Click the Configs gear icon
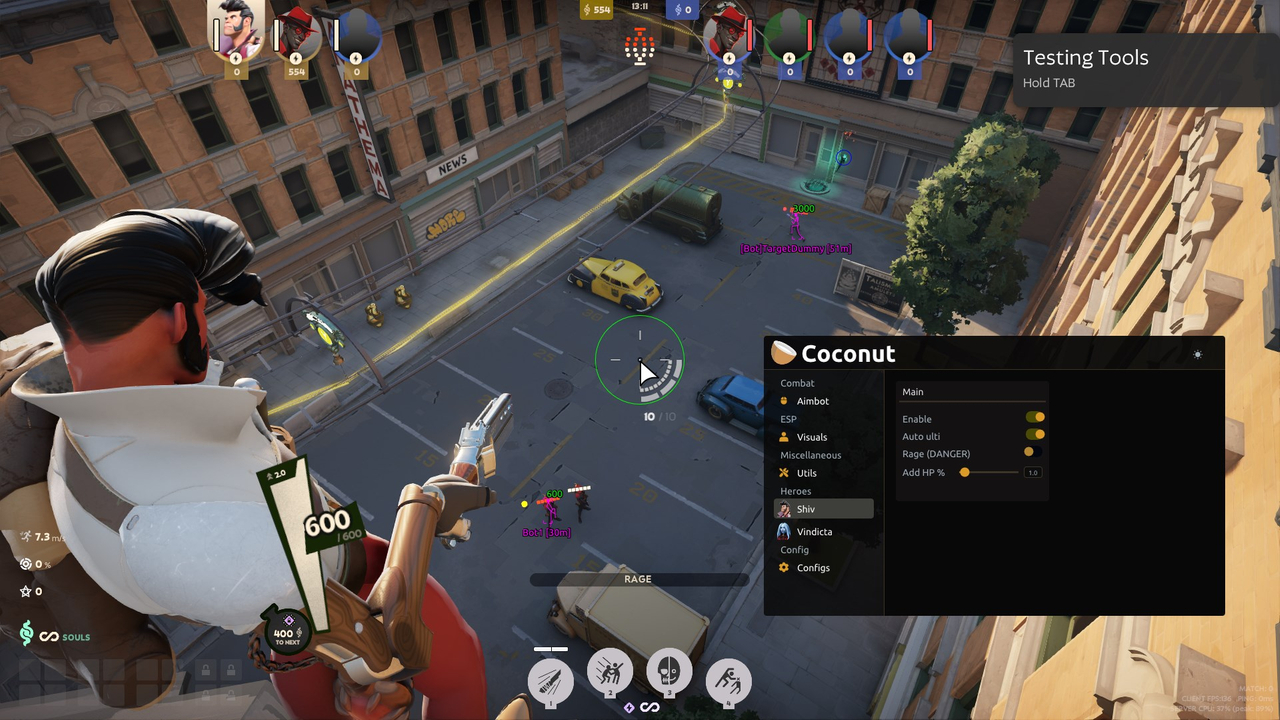Image resolution: width=1280 pixels, height=720 pixels. 785,568
